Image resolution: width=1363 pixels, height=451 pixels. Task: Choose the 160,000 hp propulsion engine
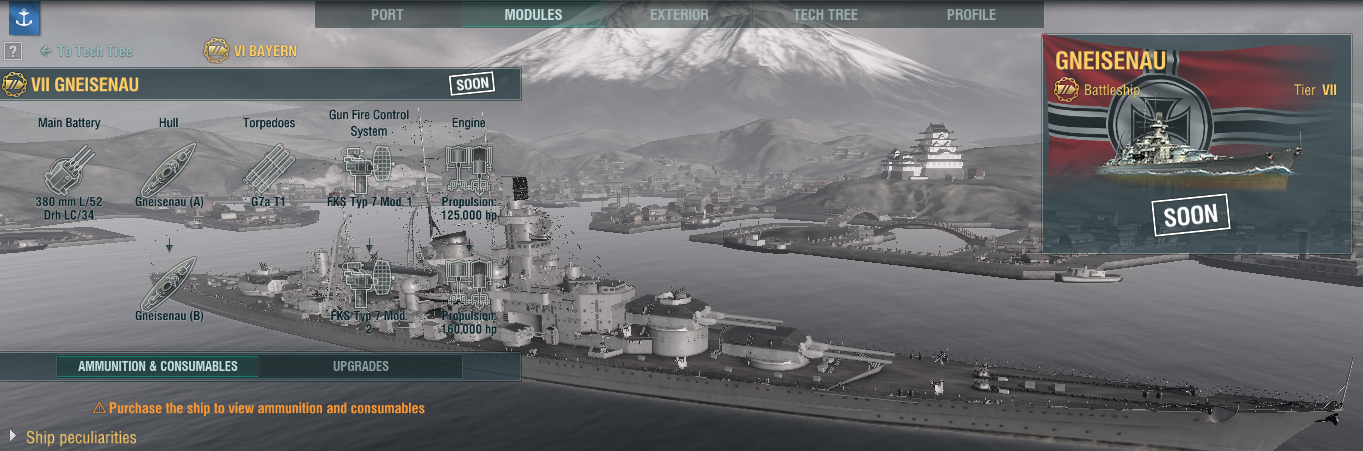coord(468,284)
